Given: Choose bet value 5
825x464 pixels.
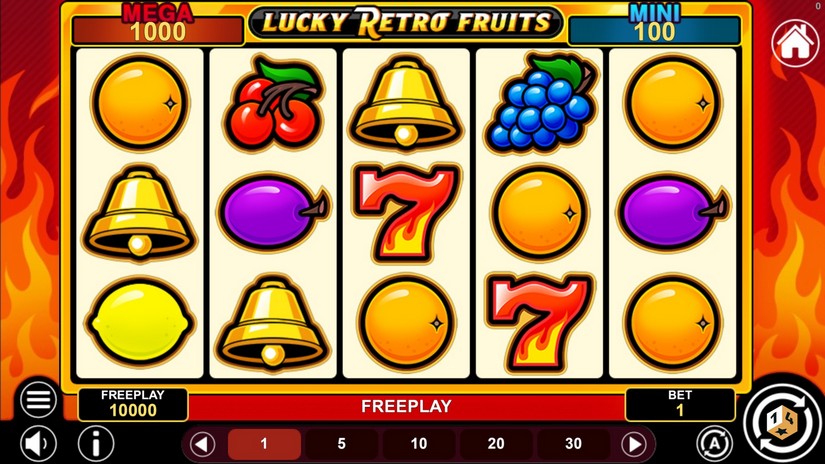Looking at the screenshot, I should tap(342, 444).
